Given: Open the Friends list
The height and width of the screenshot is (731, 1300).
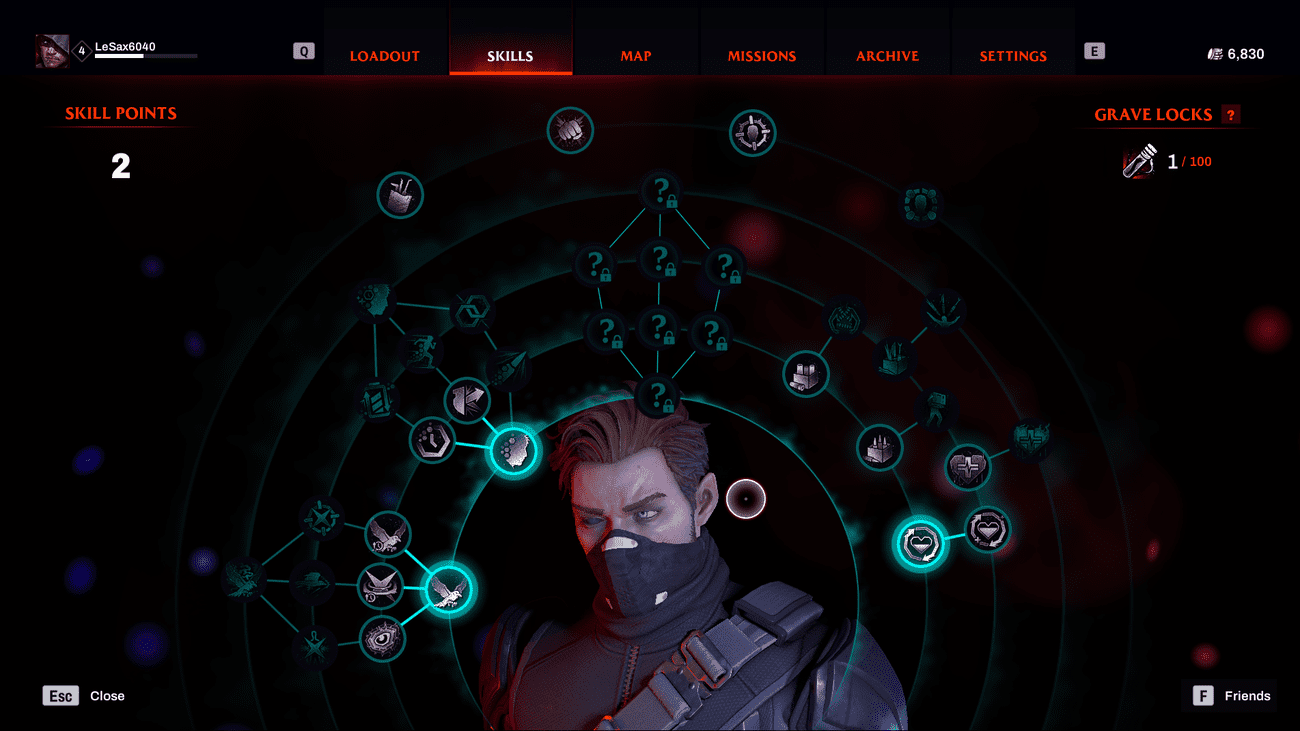Looking at the screenshot, I should pos(1203,696).
